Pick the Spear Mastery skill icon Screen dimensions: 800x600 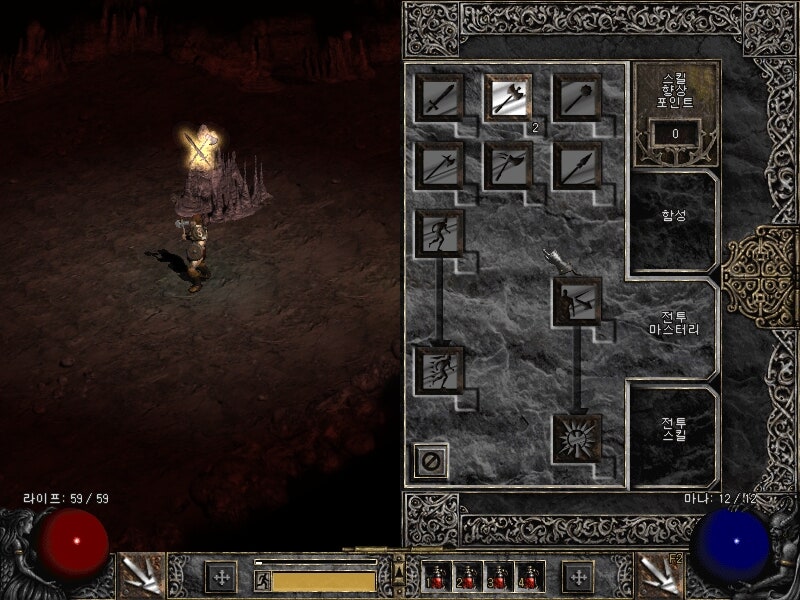(x=577, y=166)
